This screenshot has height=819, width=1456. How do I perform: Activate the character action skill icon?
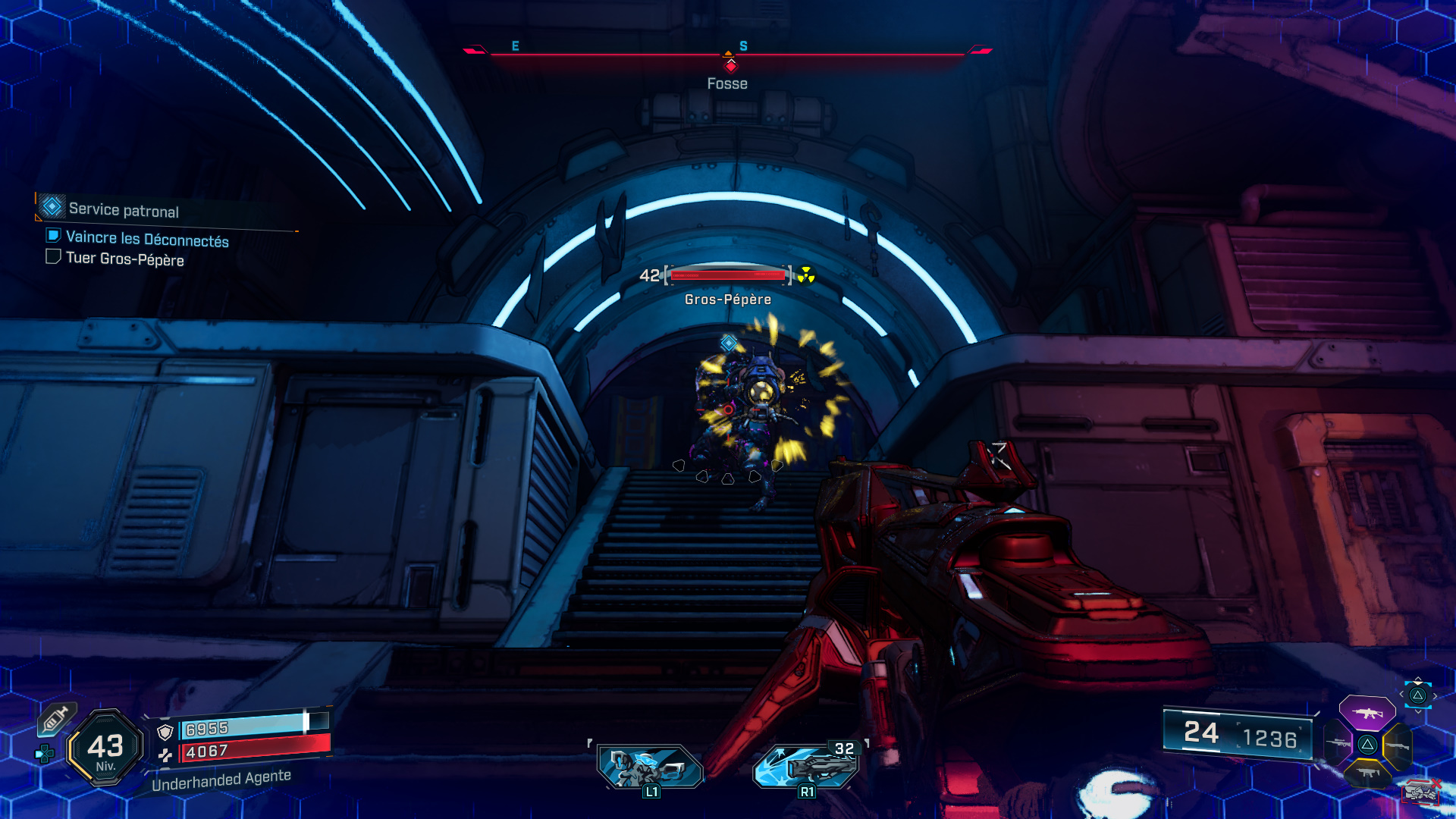pos(650,767)
